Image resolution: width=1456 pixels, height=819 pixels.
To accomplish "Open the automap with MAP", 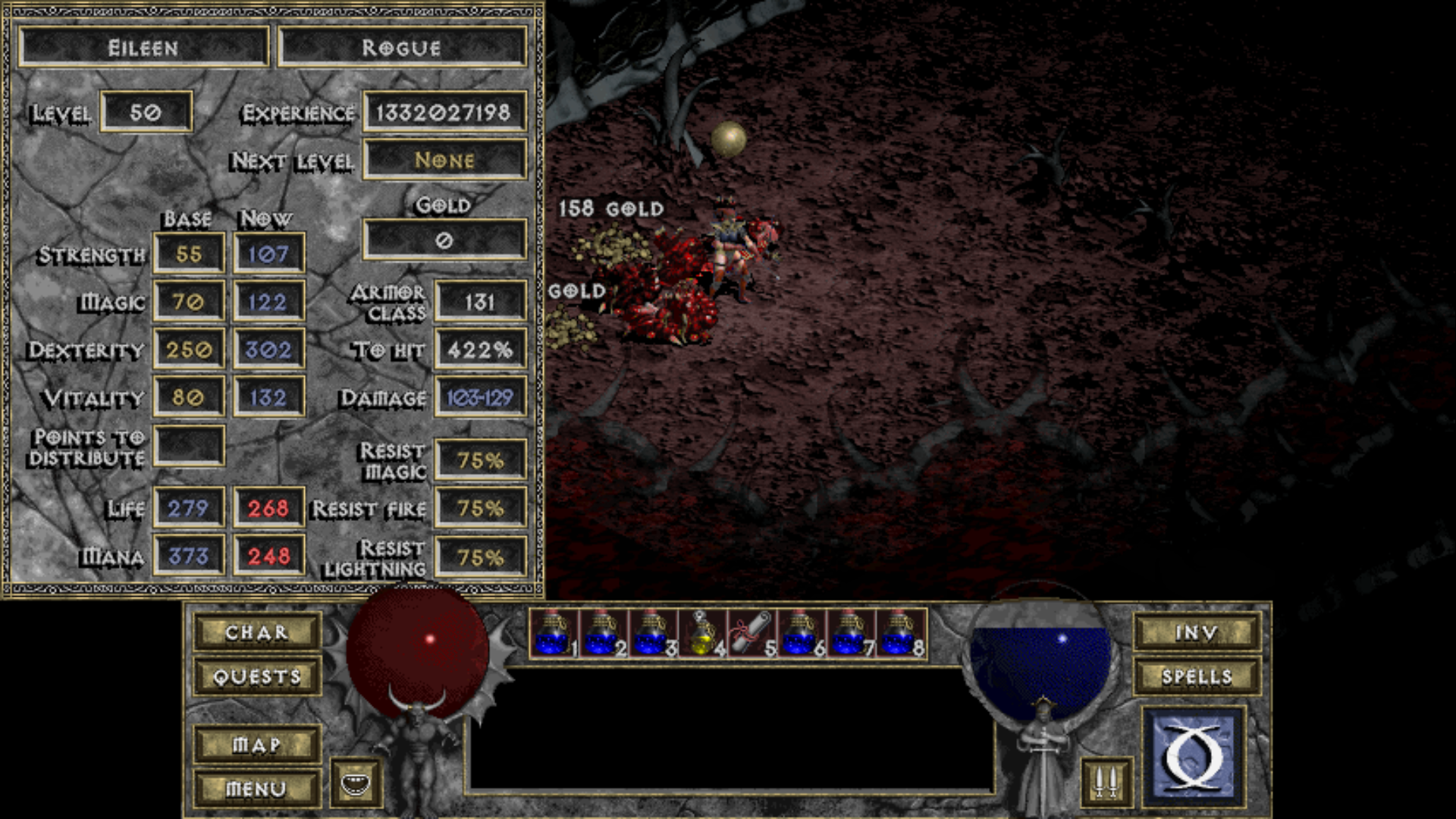I will coord(258,745).
